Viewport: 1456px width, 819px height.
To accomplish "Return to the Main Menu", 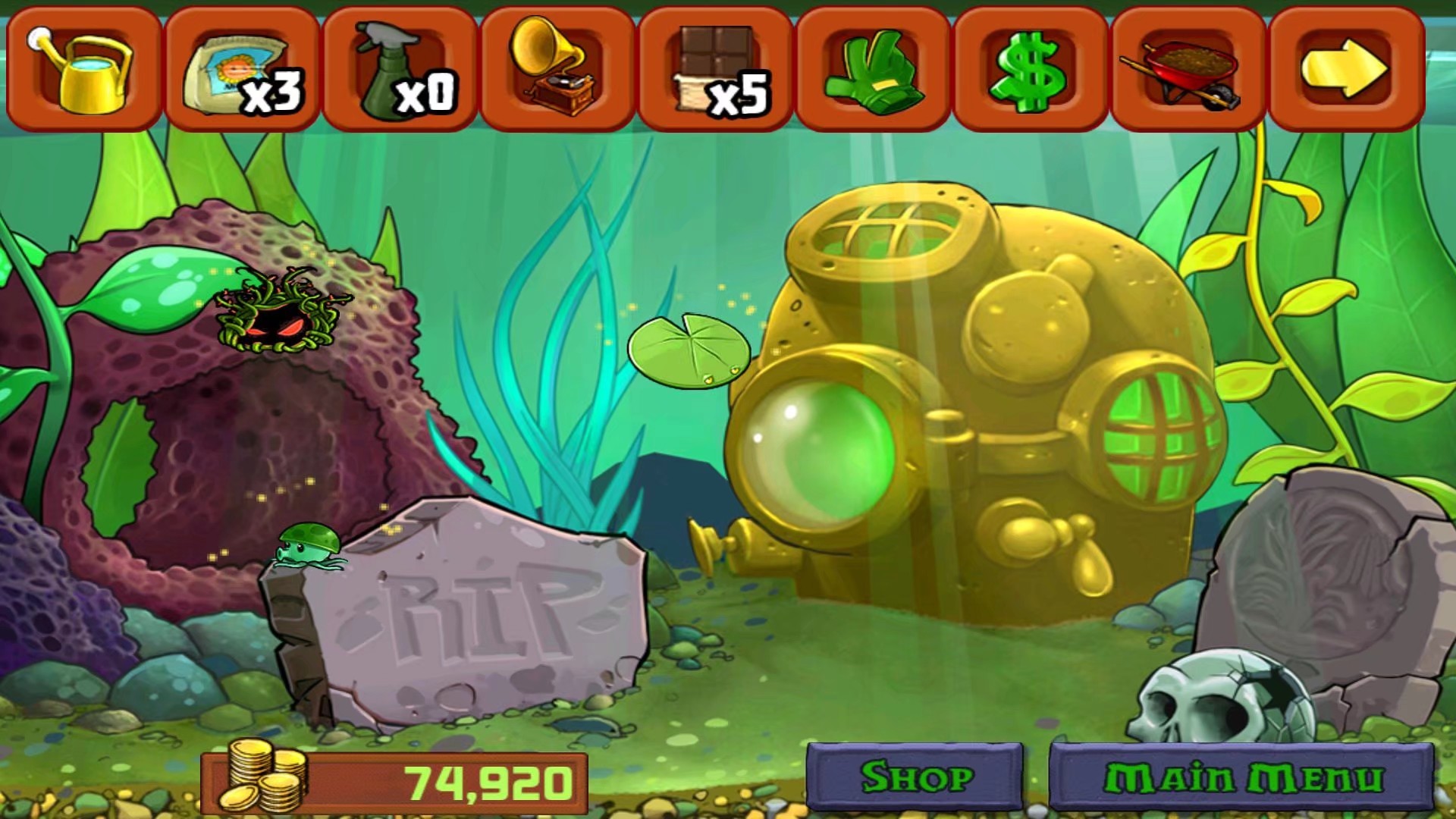I will 1242,777.
